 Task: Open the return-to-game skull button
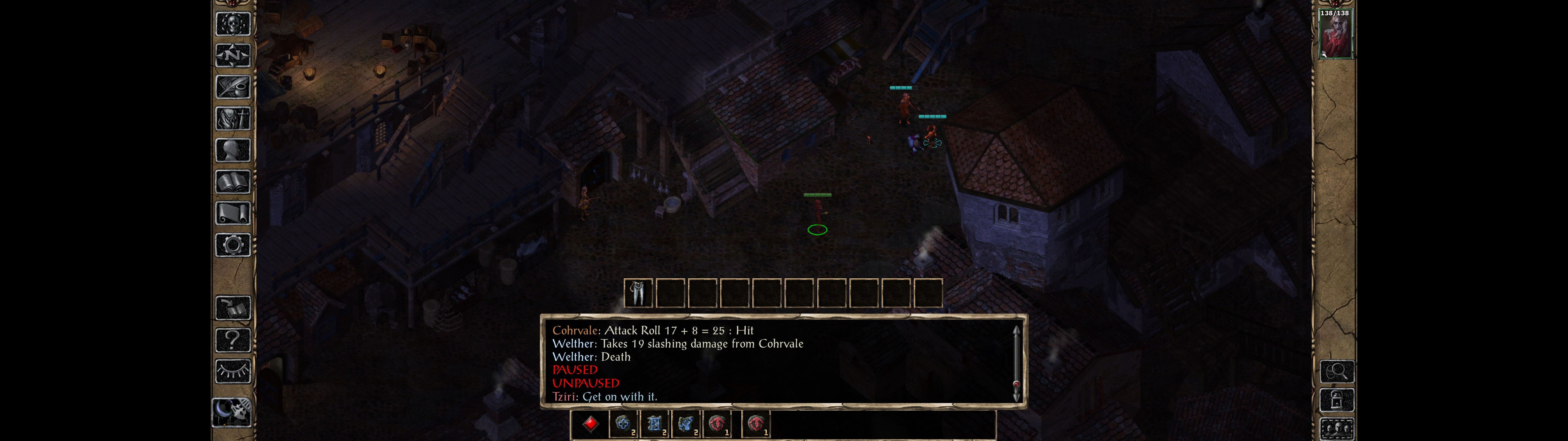[233, 24]
